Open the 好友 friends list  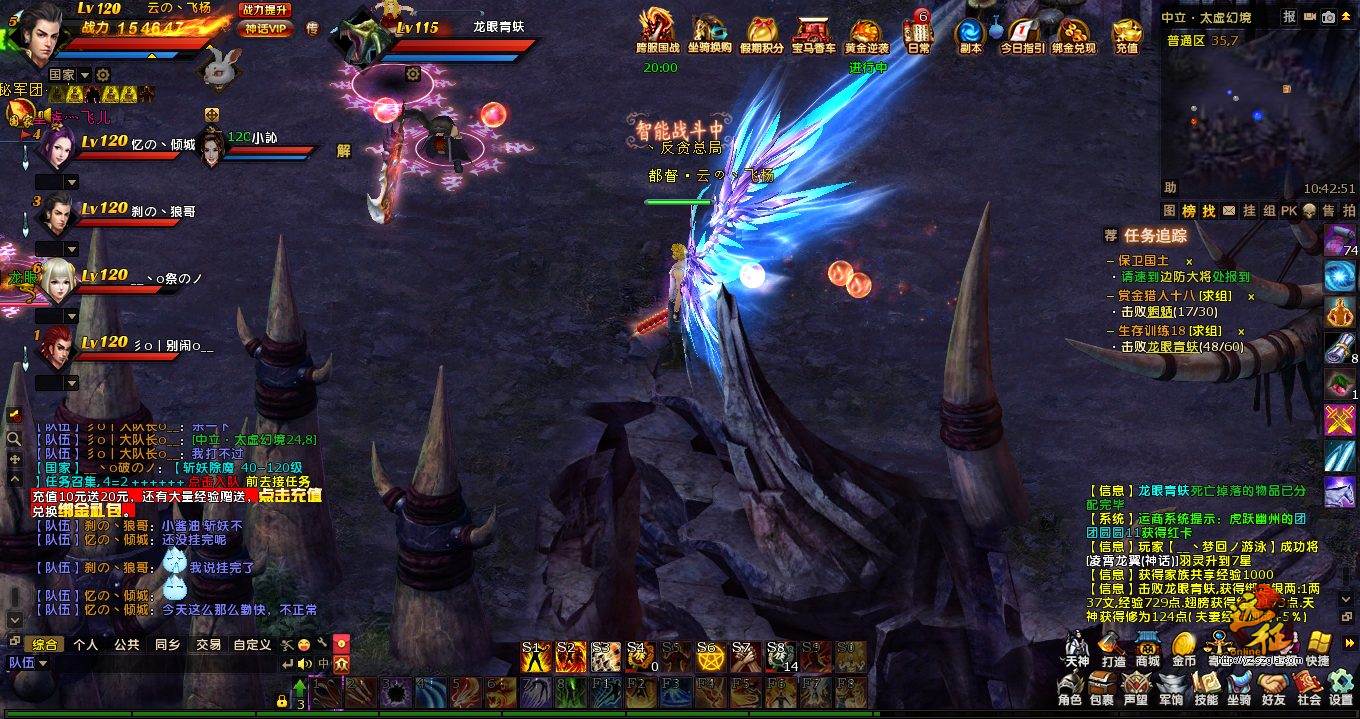[x=1273, y=687]
